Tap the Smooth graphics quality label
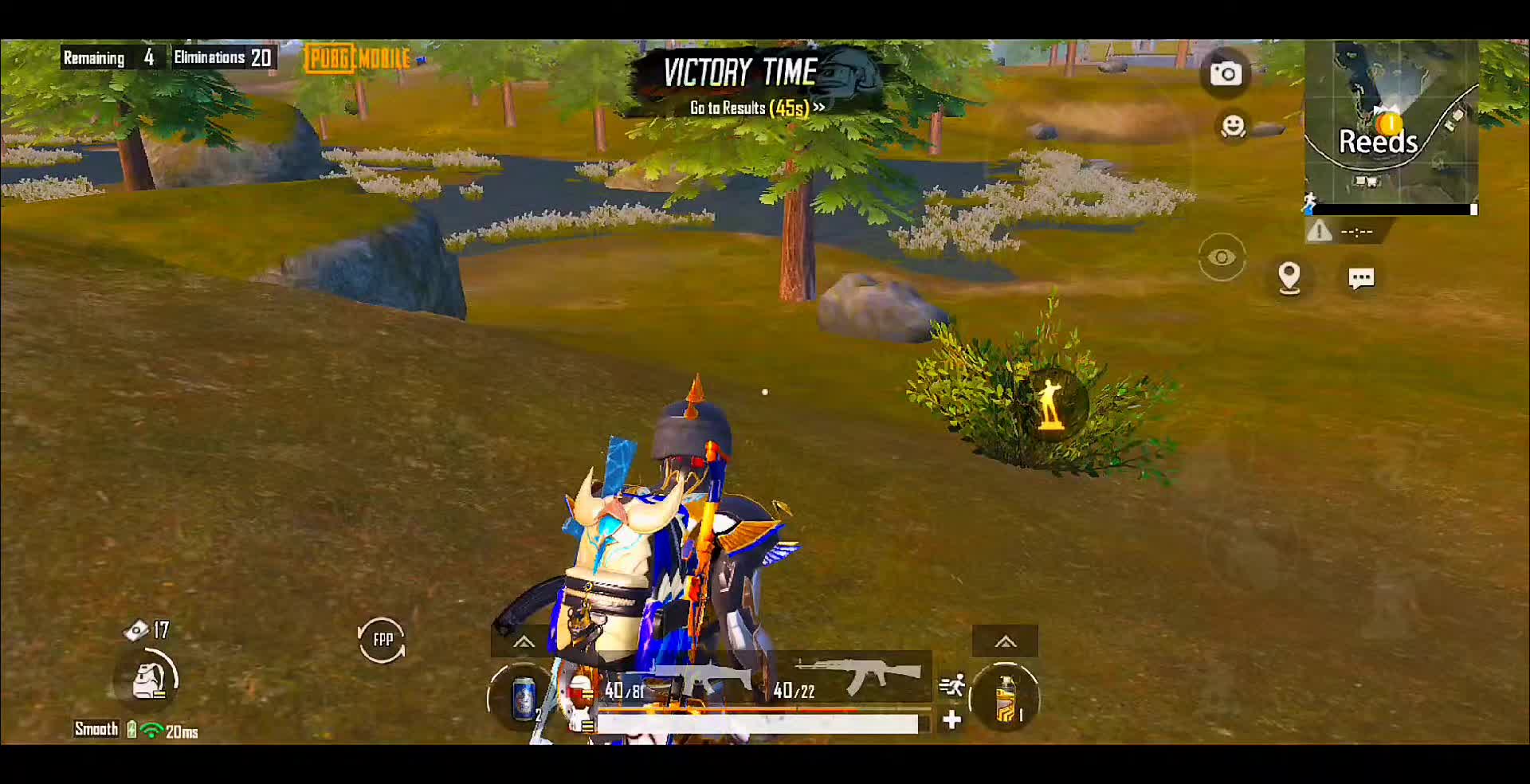This screenshot has height=784, width=1530. point(96,729)
